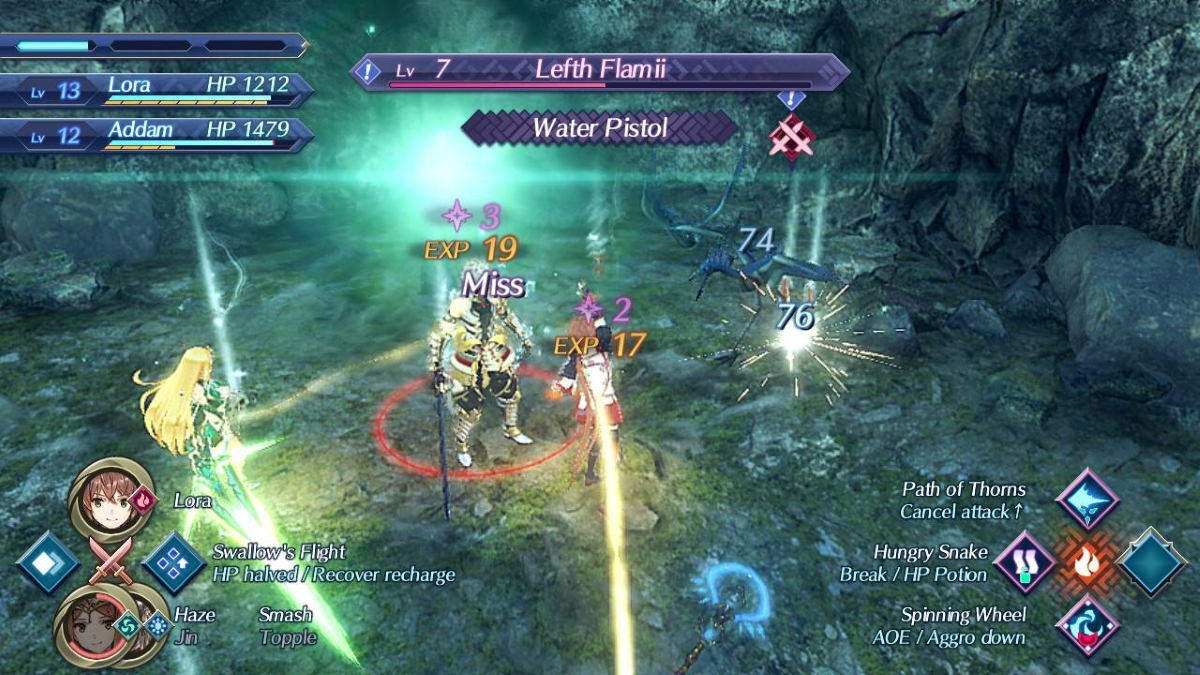Trigger the Spinning Wheel art

1087,624
